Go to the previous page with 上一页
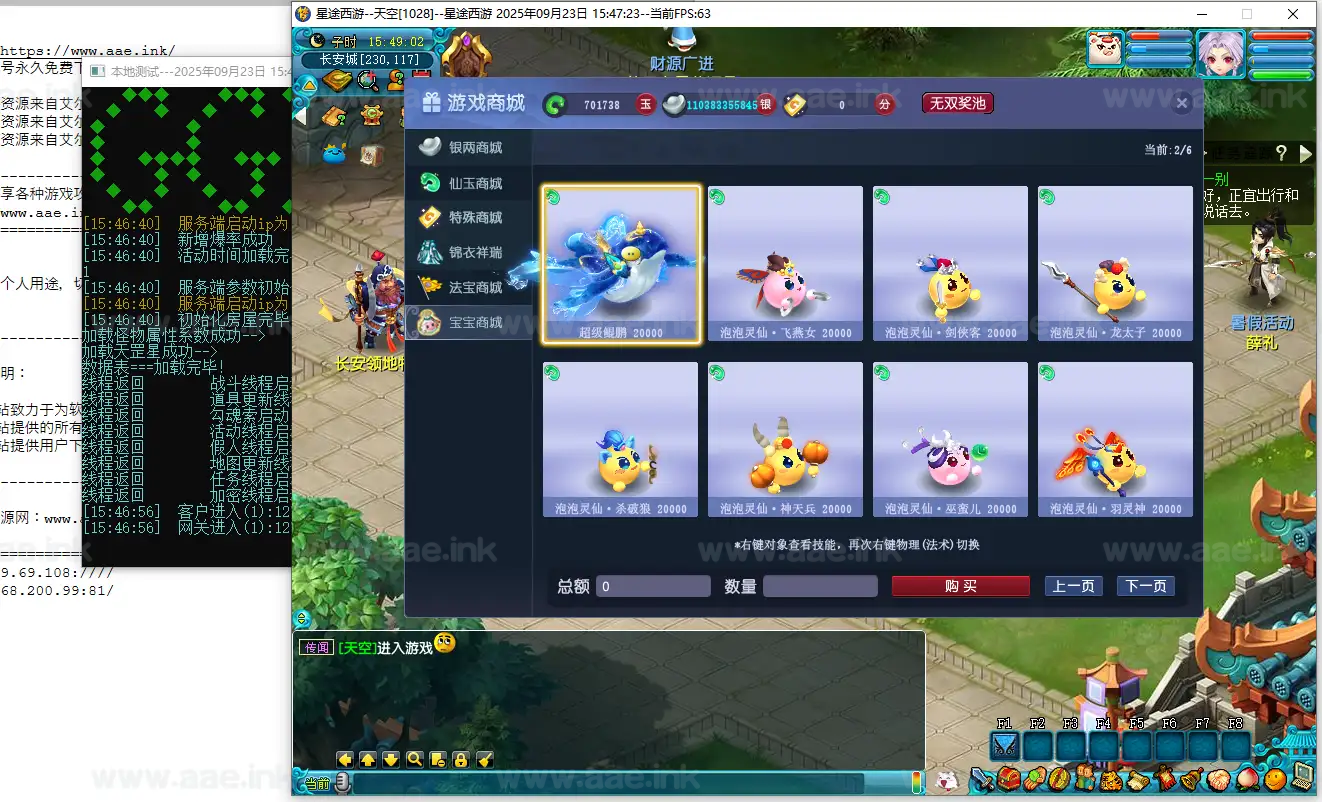Image resolution: width=1322 pixels, height=802 pixels. point(1073,586)
